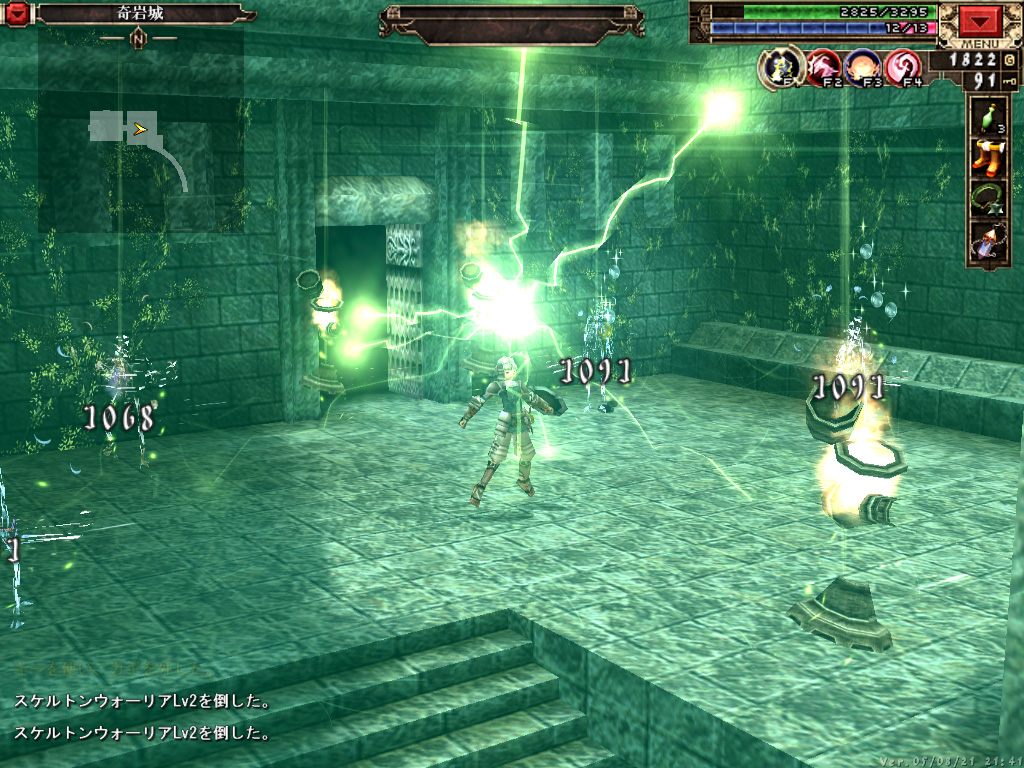Activate the F1 lightning skill
The image size is (1024, 768).
pyautogui.click(x=778, y=68)
